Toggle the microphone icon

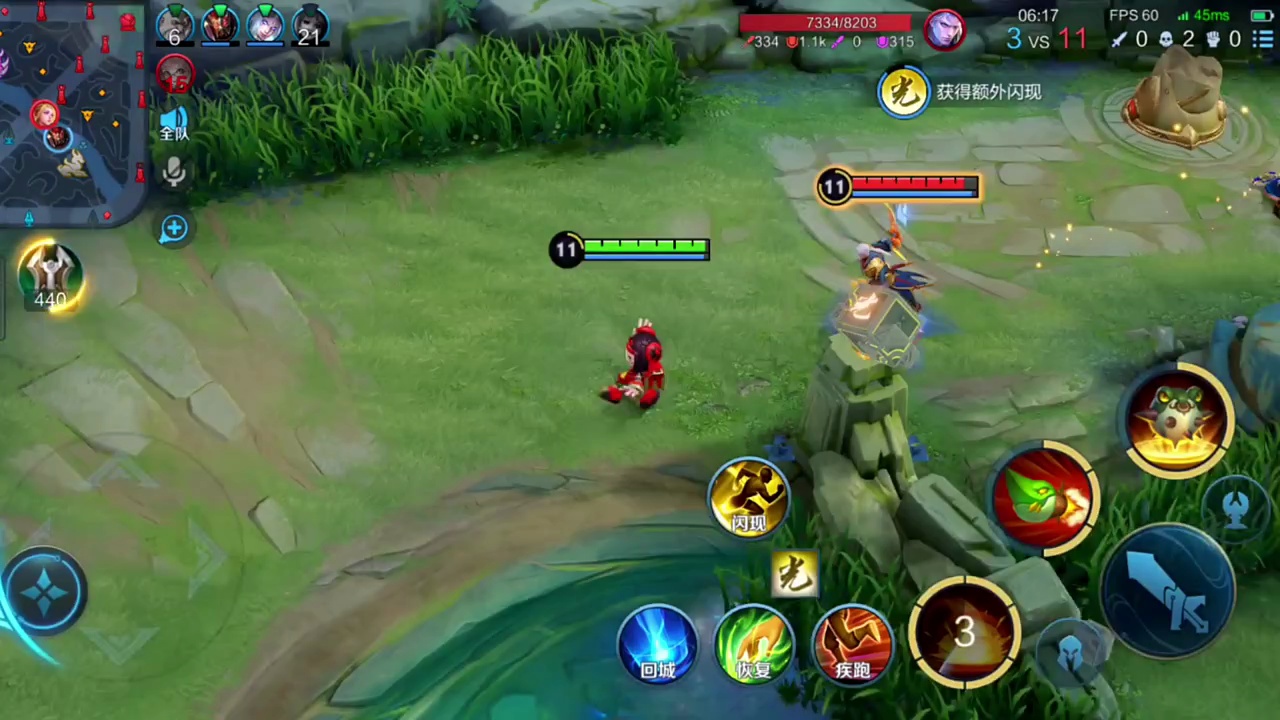tap(174, 174)
